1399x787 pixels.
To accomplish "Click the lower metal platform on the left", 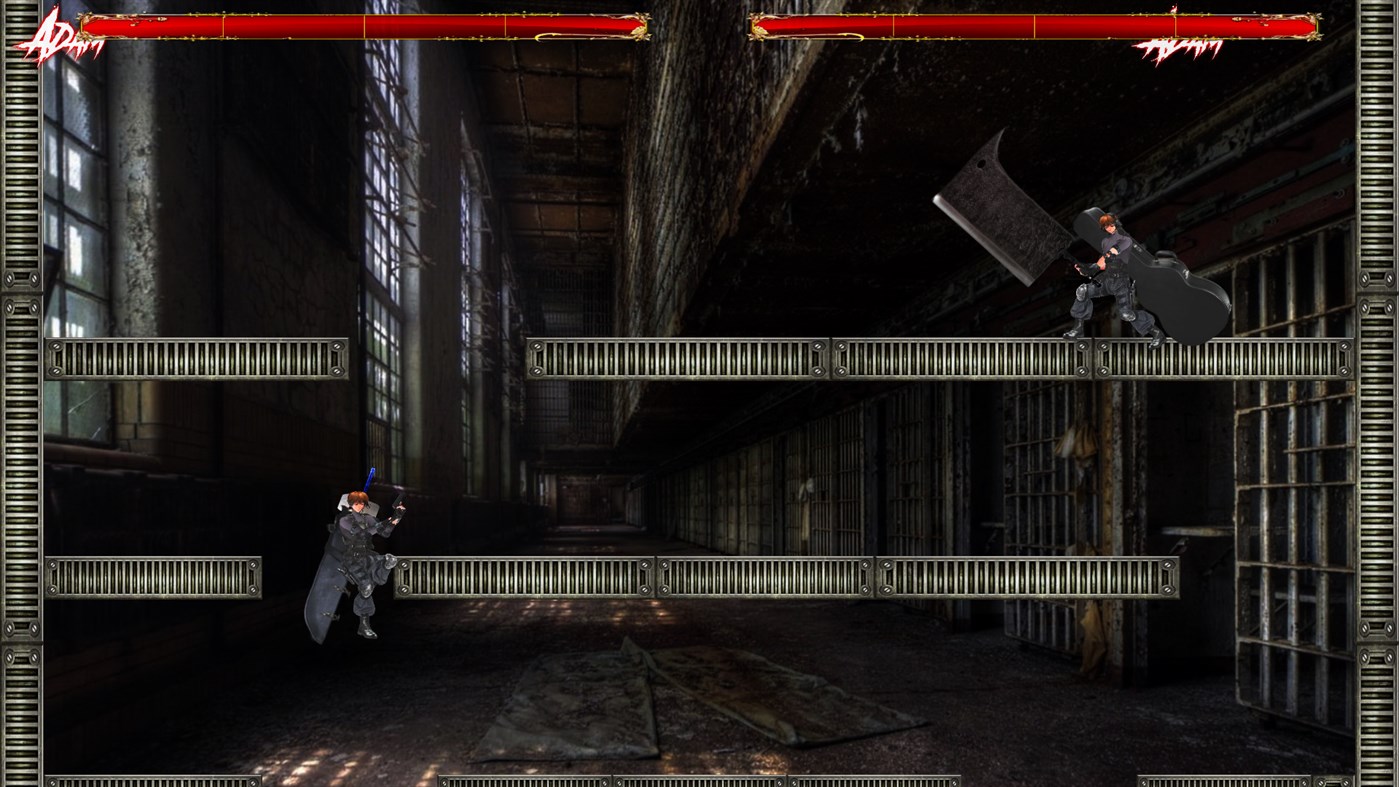I will (155, 576).
